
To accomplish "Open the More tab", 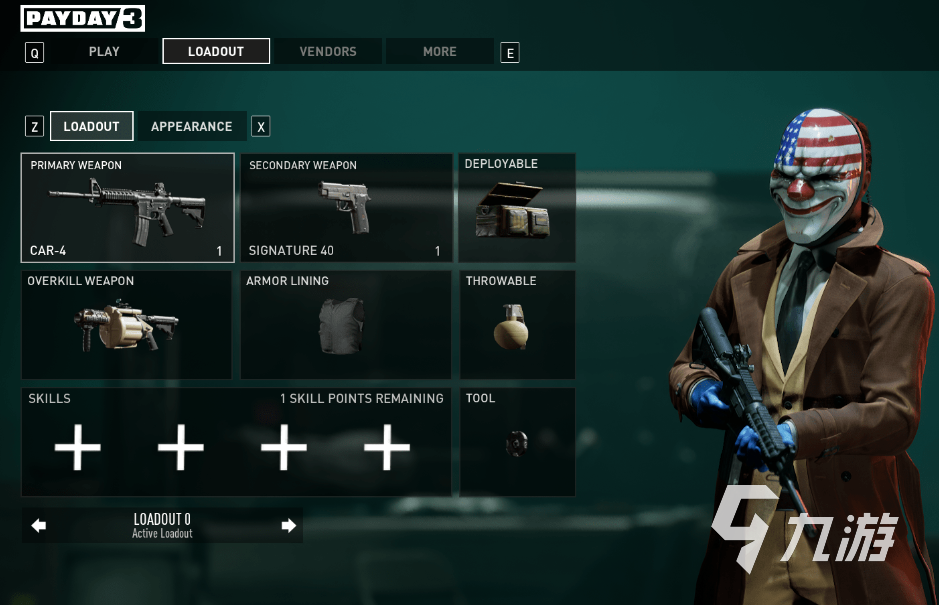I will point(439,51).
